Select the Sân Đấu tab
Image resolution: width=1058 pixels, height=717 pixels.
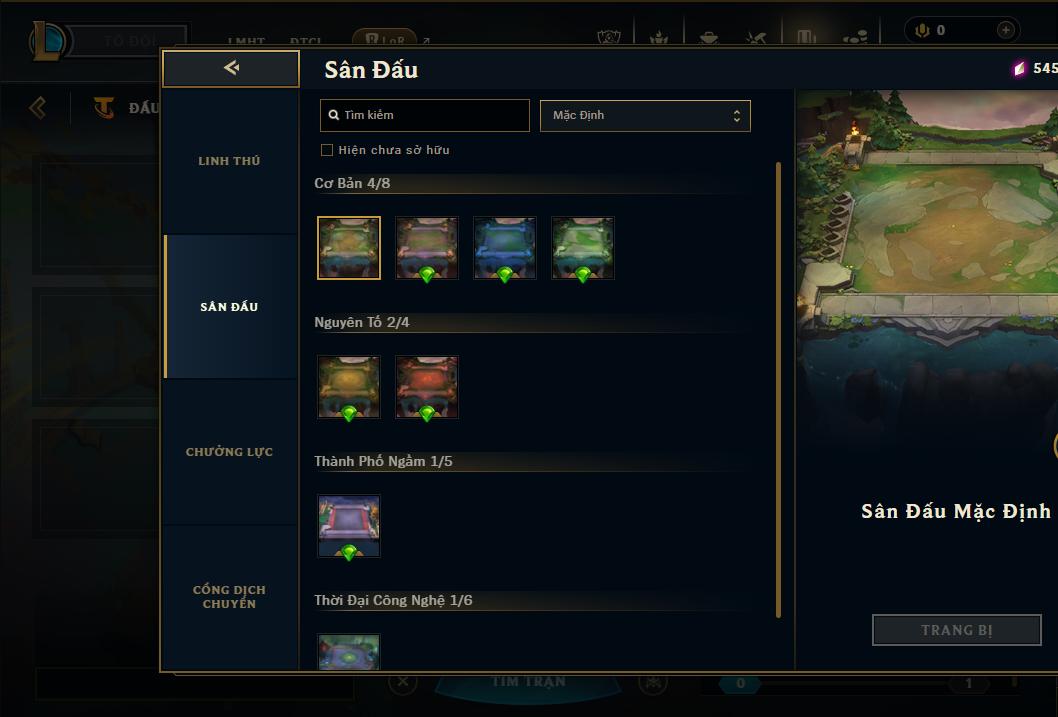[229, 307]
